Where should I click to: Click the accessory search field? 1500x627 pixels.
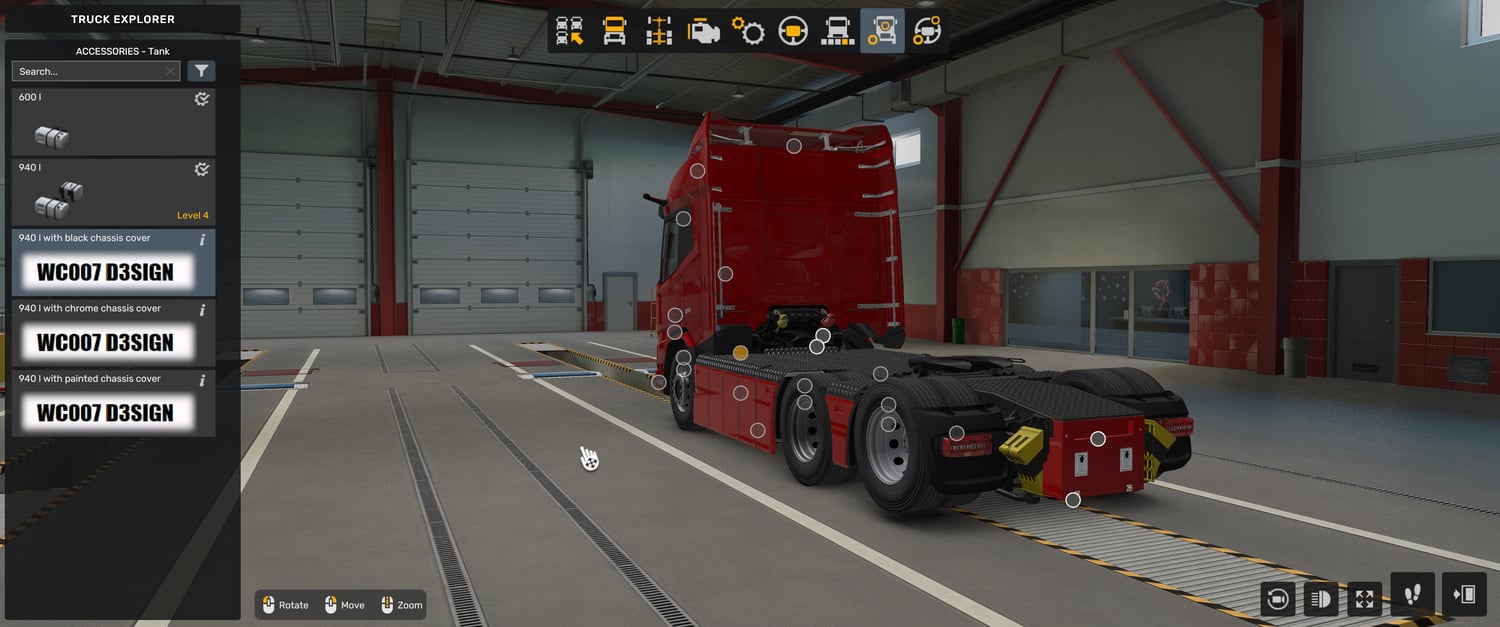pos(88,71)
